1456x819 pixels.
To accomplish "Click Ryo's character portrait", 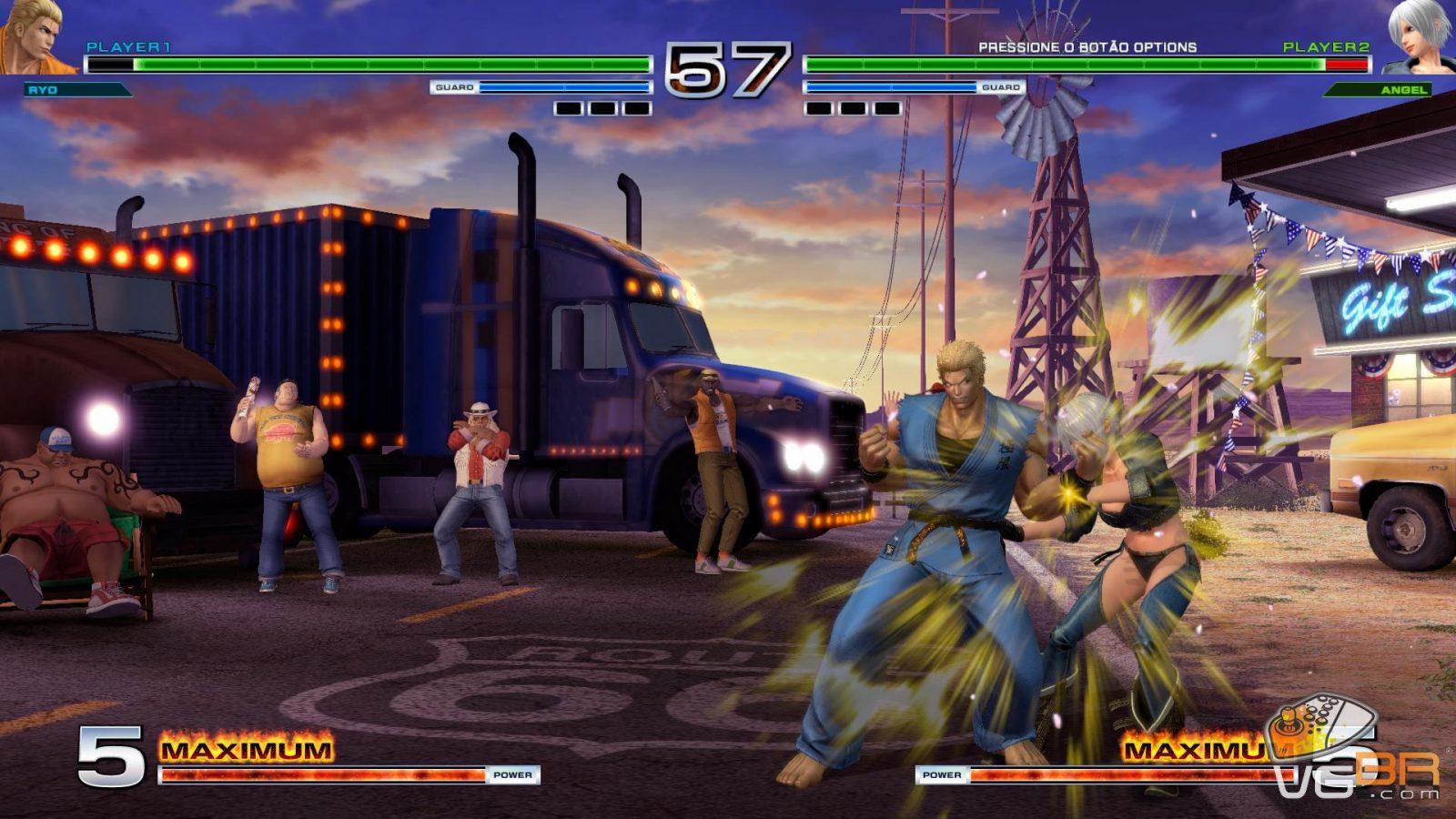I will pyautogui.click(x=36, y=36).
